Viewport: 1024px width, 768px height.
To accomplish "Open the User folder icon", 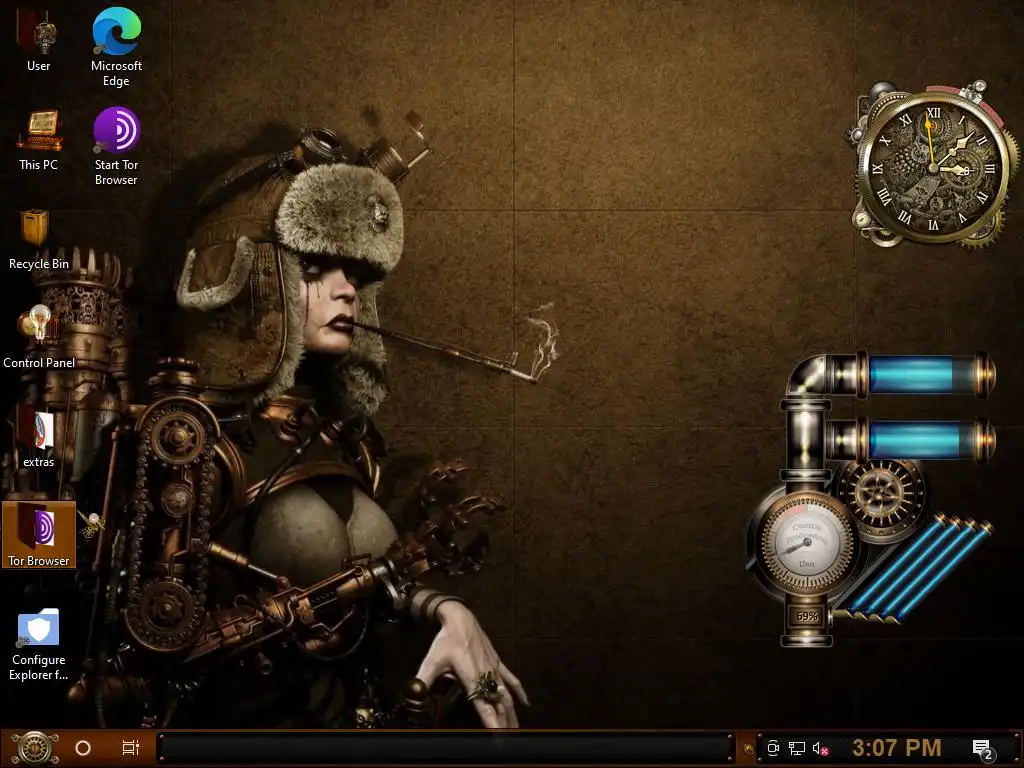I will click(38, 36).
